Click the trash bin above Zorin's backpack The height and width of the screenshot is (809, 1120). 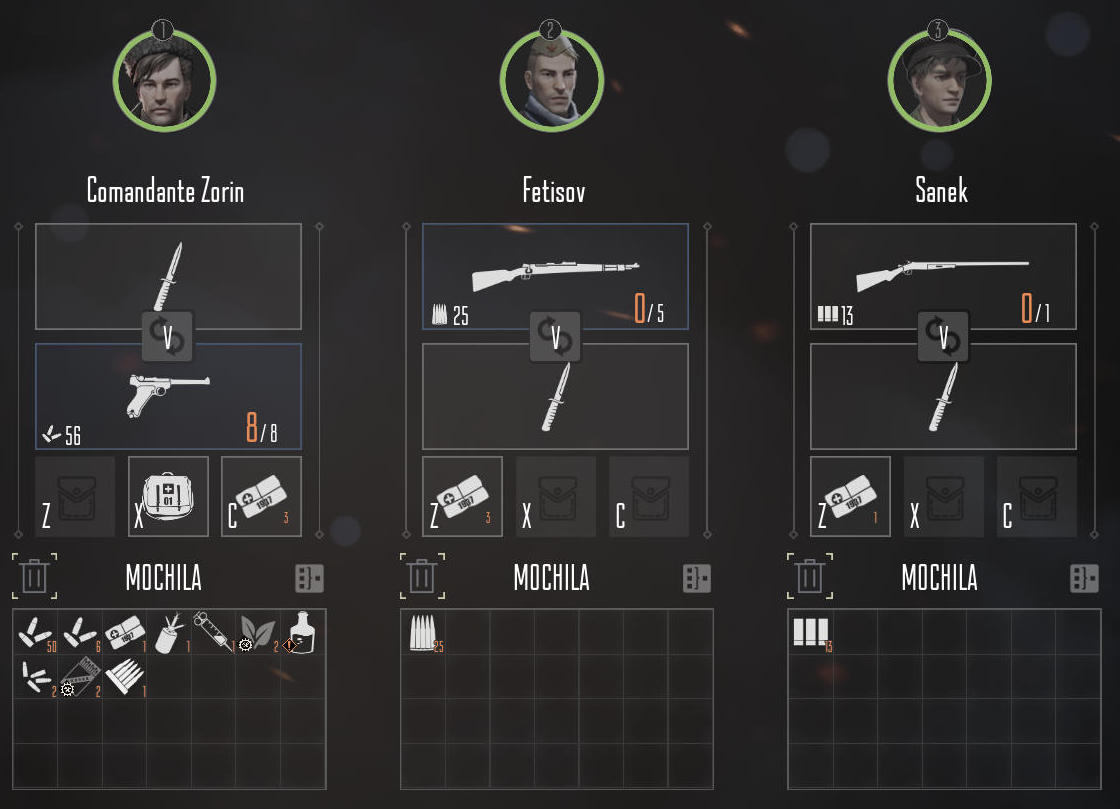pyautogui.click(x=35, y=577)
